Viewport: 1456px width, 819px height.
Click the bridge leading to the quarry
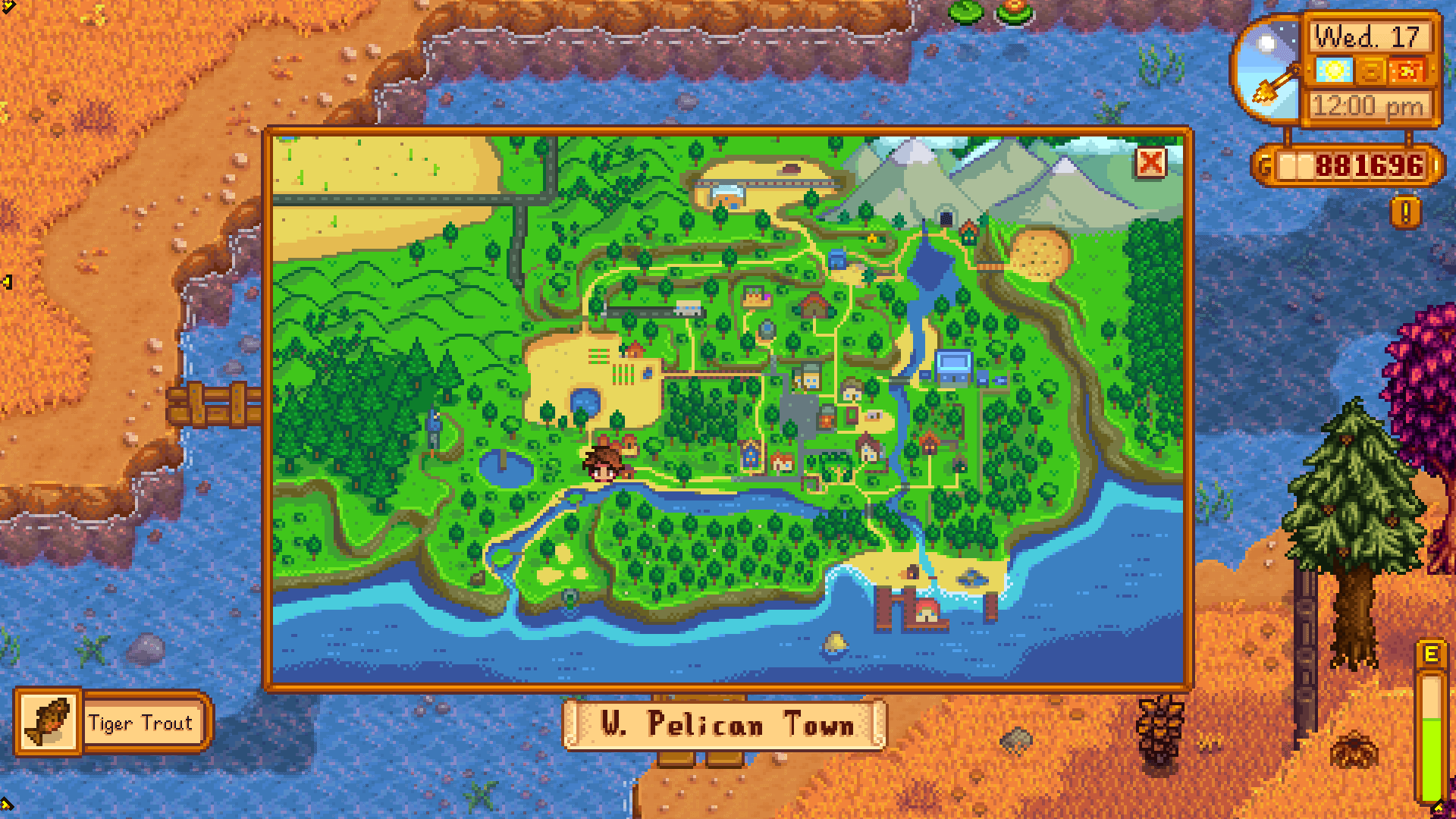tap(990, 268)
